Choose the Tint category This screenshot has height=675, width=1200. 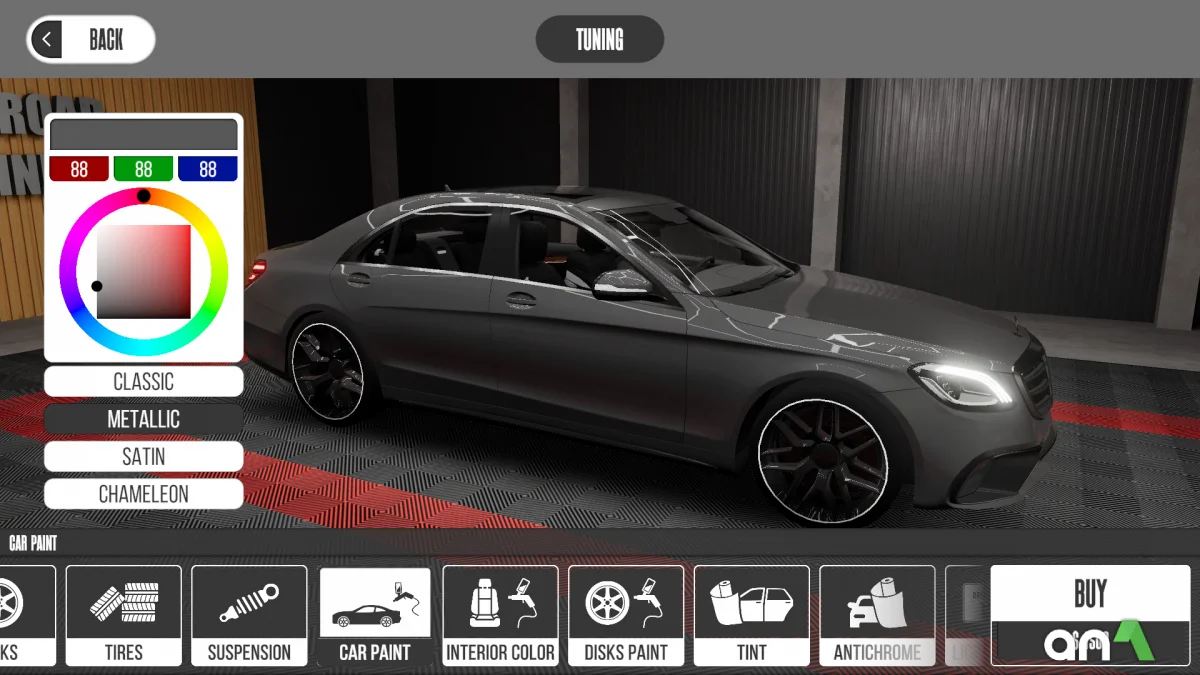[751, 616]
